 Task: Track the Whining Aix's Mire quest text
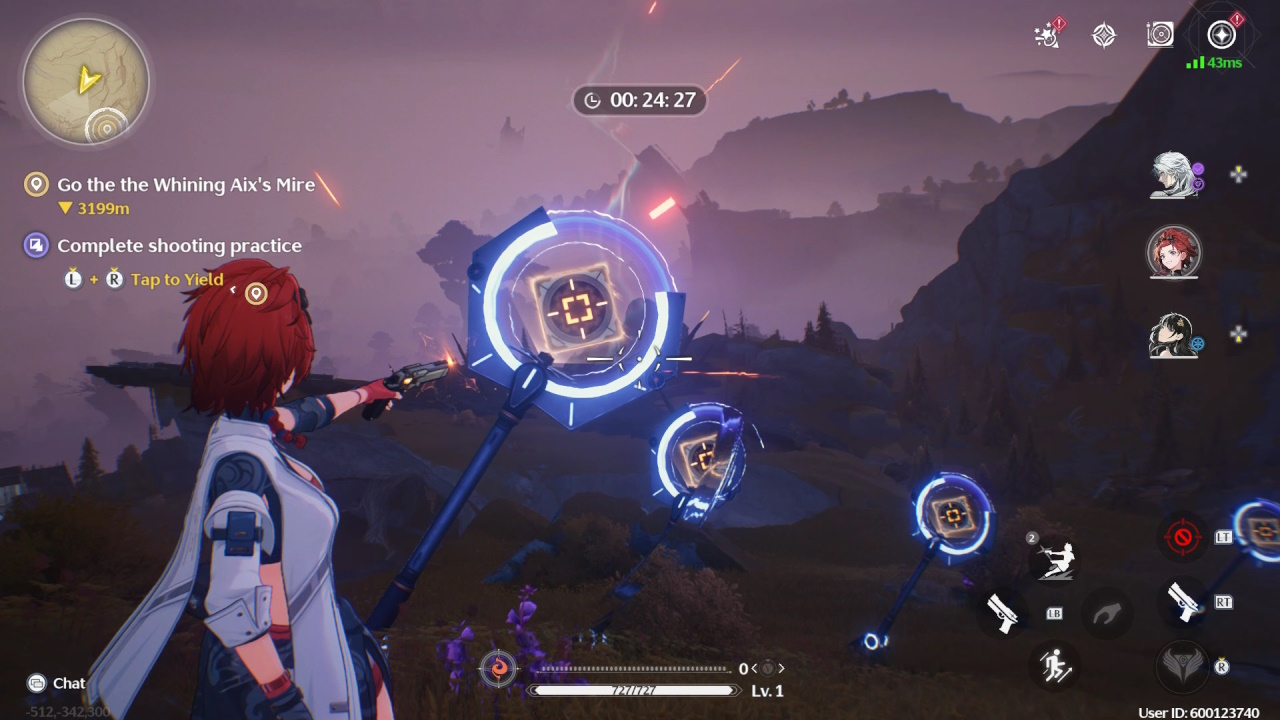click(187, 184)
